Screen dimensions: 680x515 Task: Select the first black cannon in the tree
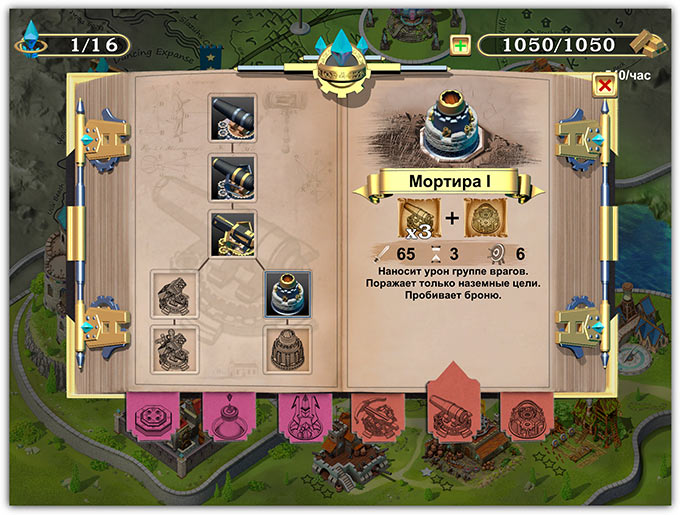pos(233,116)
